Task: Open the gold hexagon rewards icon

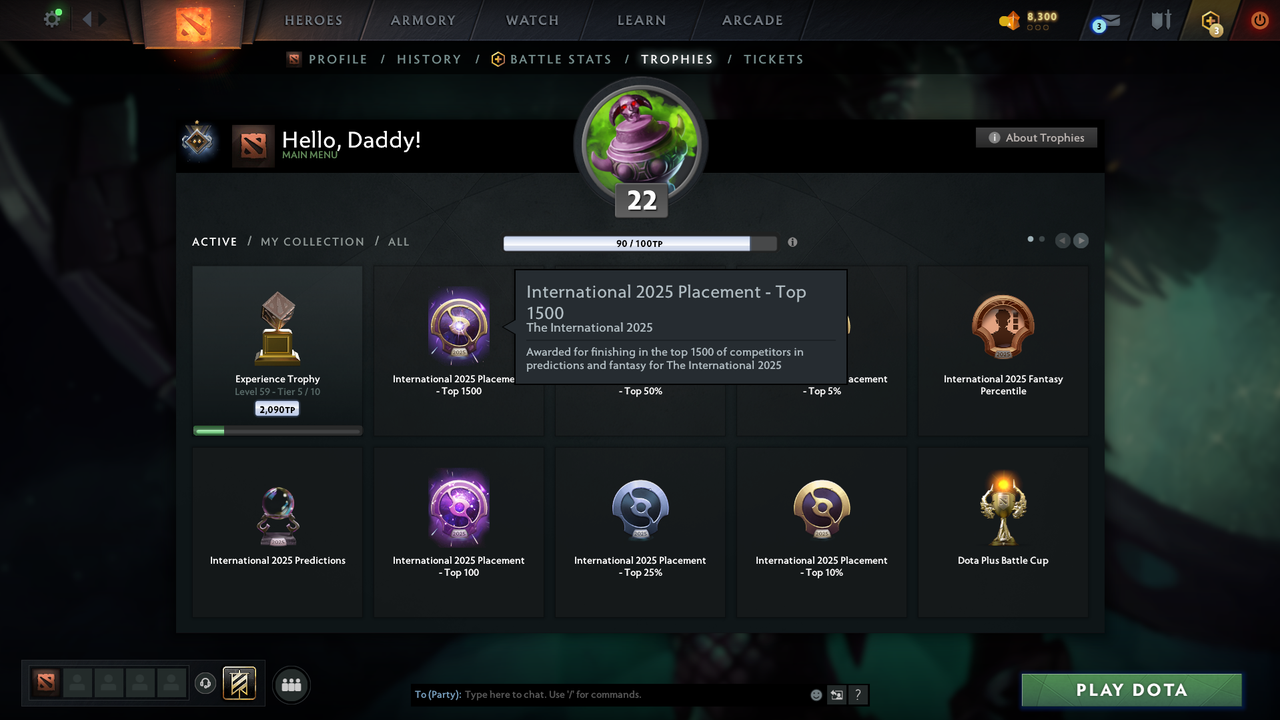Action: (1210, 20)
